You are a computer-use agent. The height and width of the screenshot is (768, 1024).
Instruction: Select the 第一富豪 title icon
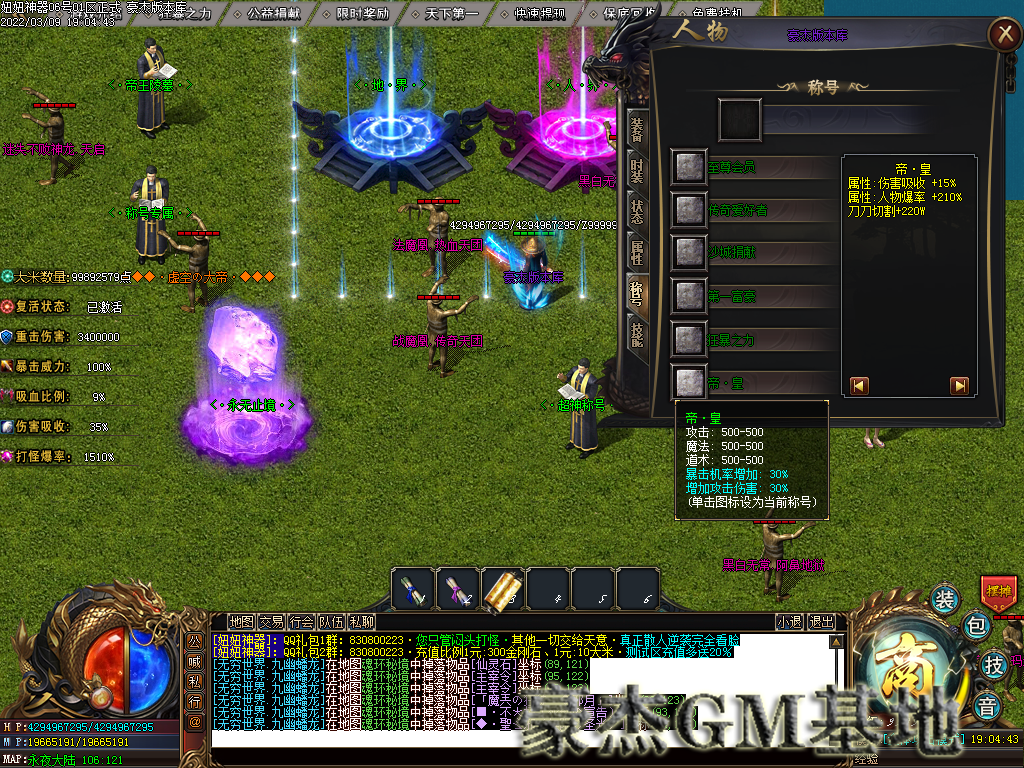coord(688,296)
